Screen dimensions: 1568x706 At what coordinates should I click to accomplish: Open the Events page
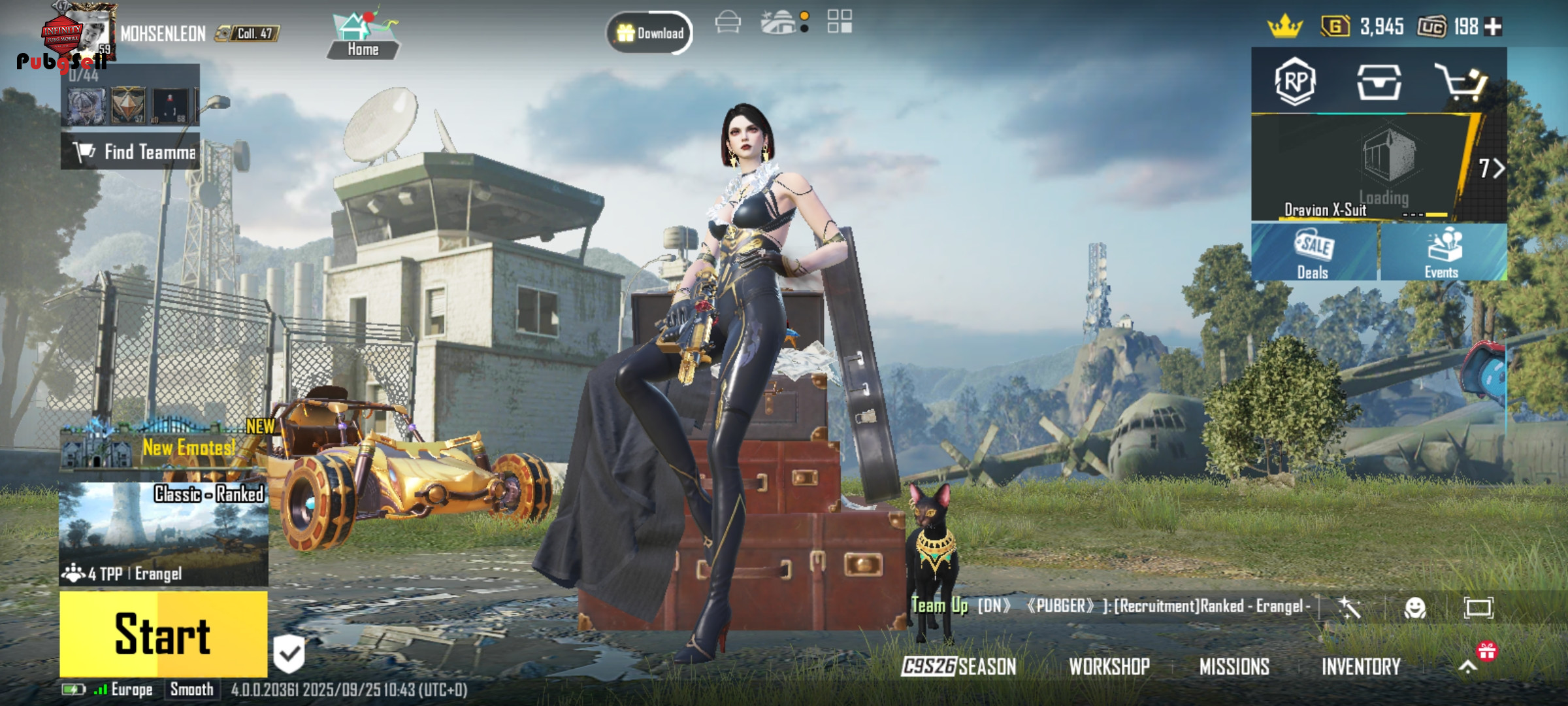click(x=1443, y=253)
